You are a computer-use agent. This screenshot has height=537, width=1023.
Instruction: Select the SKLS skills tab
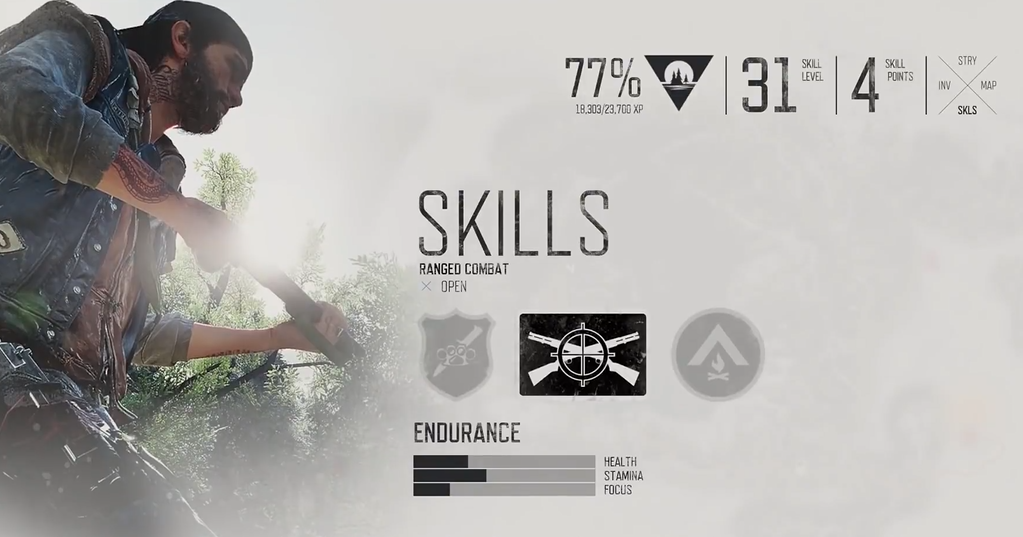tap(967, 110)
